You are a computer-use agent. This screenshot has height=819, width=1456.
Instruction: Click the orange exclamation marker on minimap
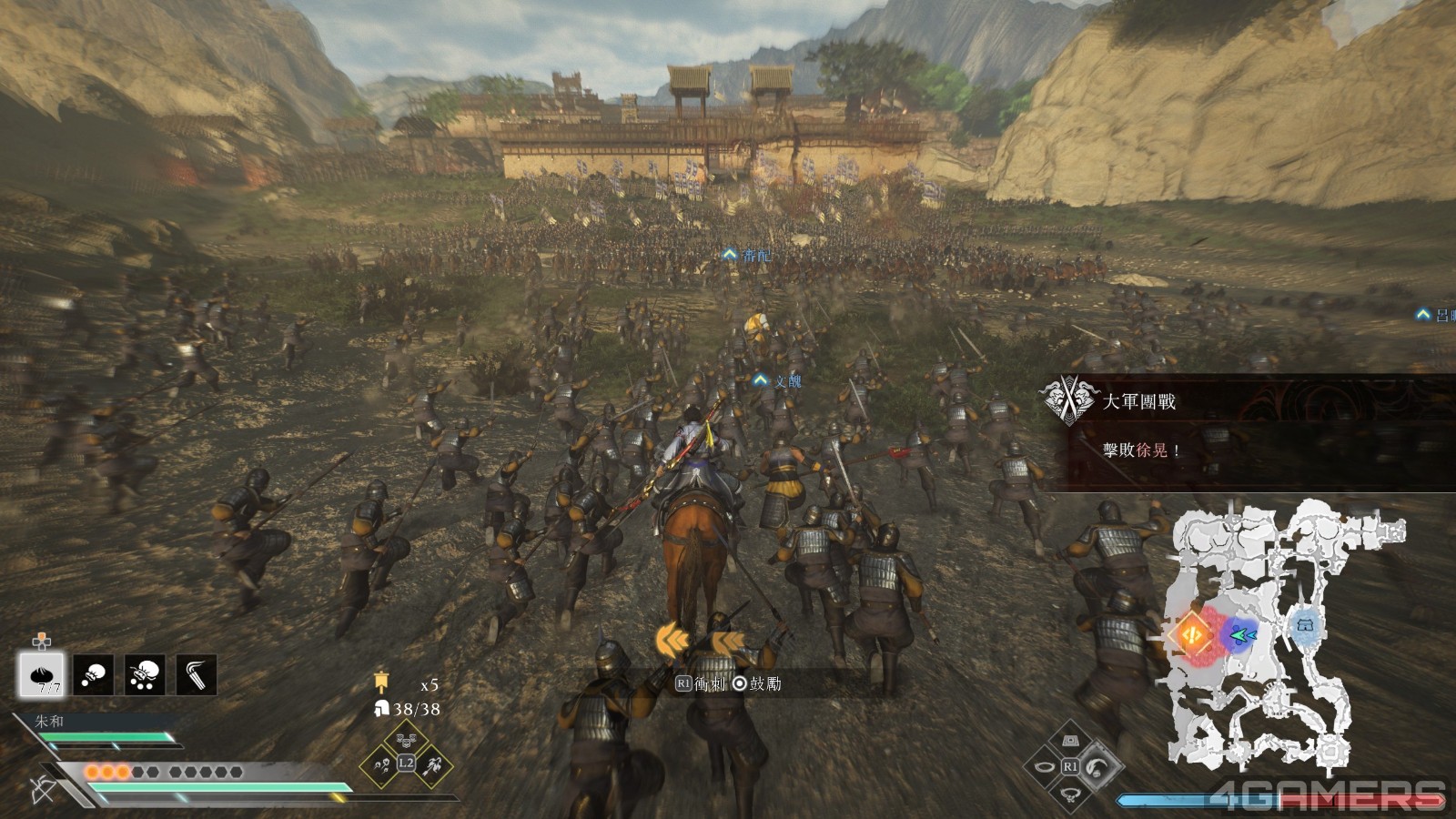[x=1192, y=632]
